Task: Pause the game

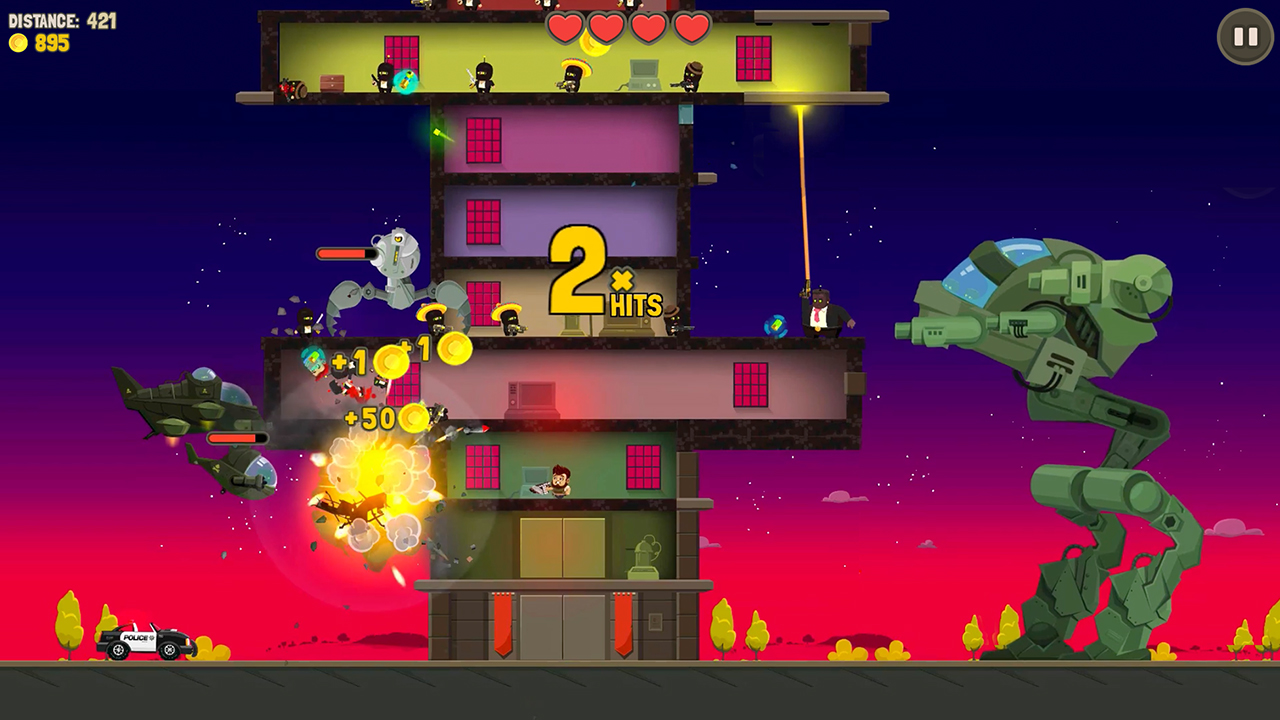Action: [x=1244, y=36]
